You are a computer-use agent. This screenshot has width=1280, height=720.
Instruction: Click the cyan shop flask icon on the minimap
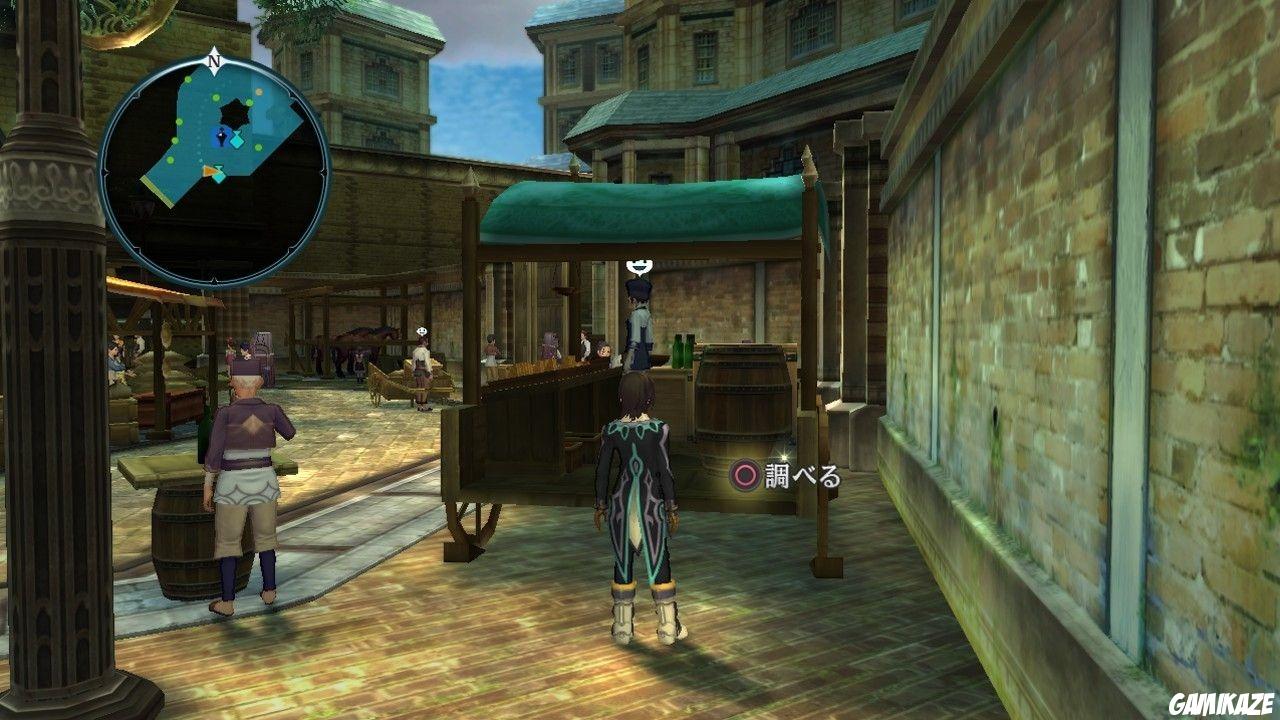point(237,140)
